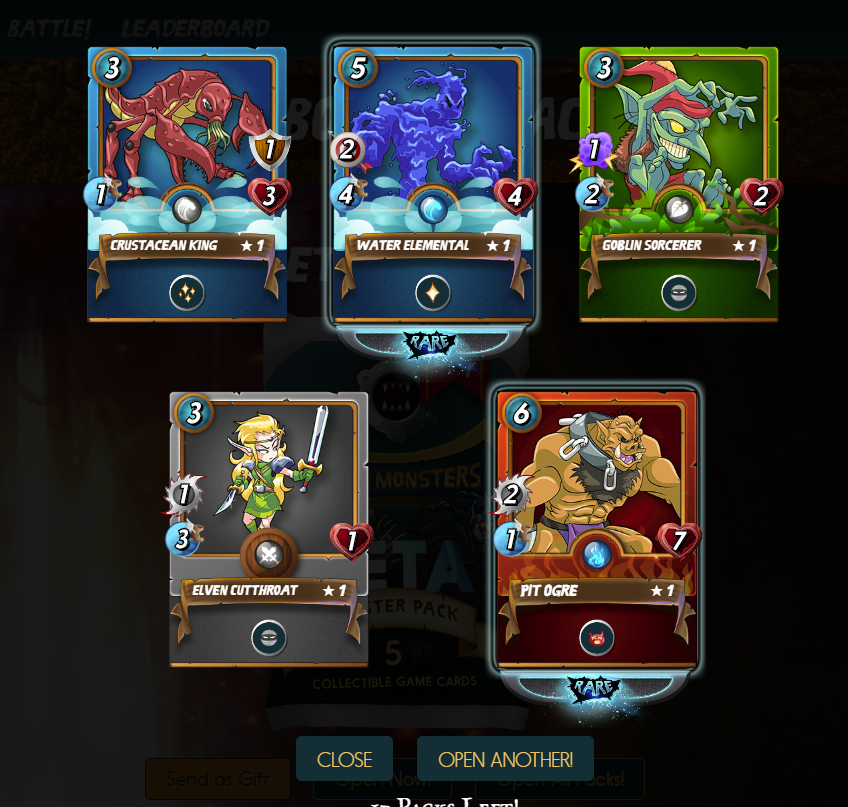This screenshot has width=848, height=807.
Task: Select the Crustacean King card
Action: point(187,185)
